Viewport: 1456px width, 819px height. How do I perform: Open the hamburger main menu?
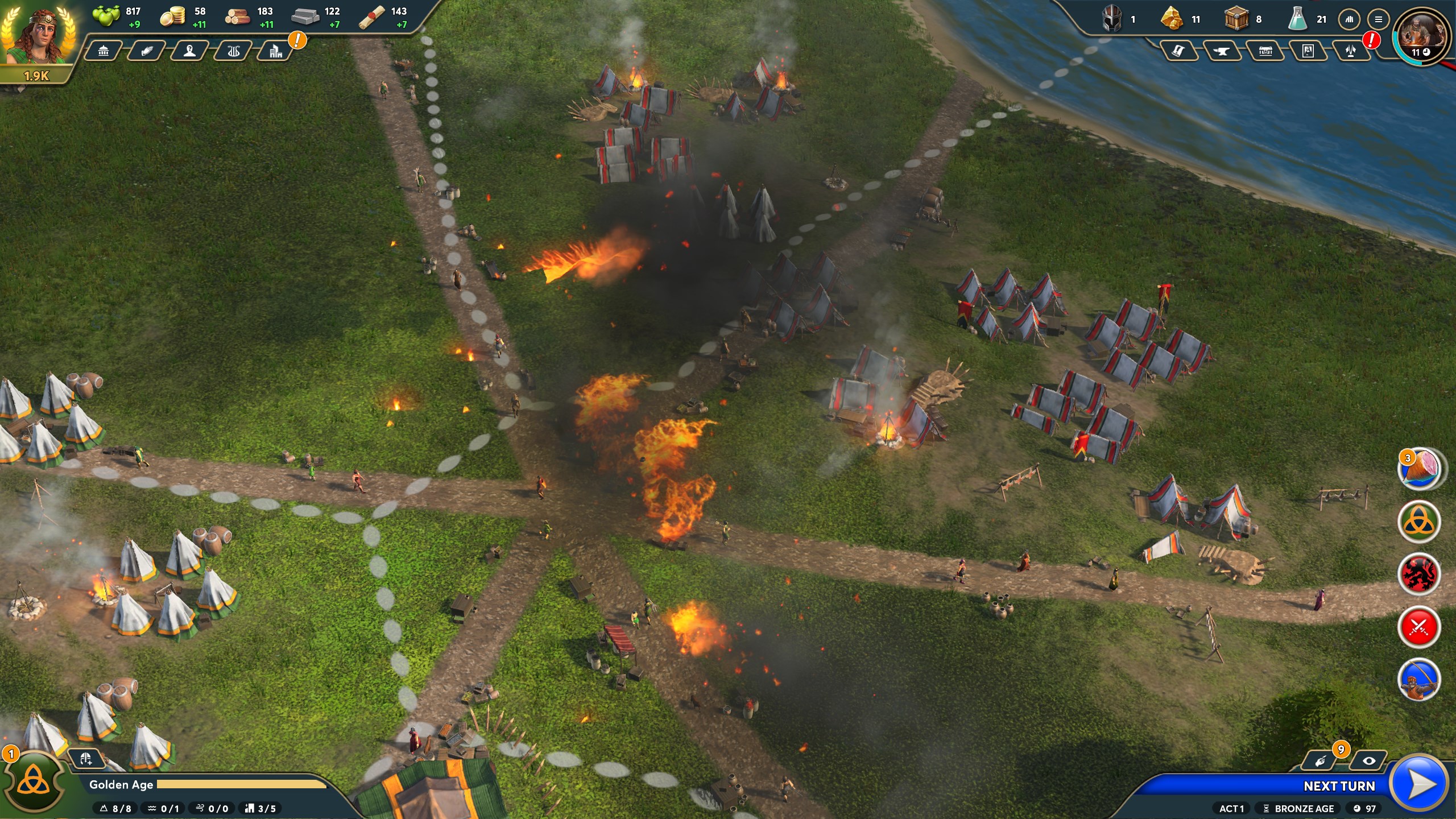1379,19
